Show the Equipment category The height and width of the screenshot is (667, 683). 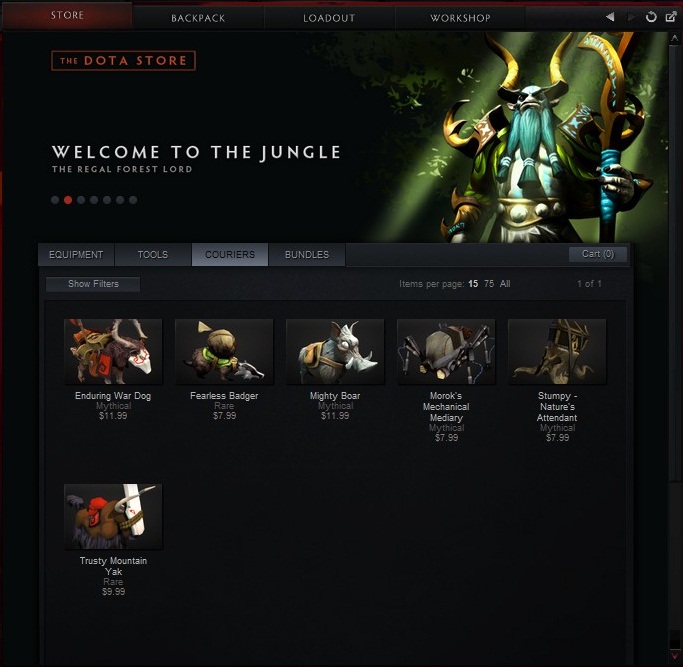[76, 255]
